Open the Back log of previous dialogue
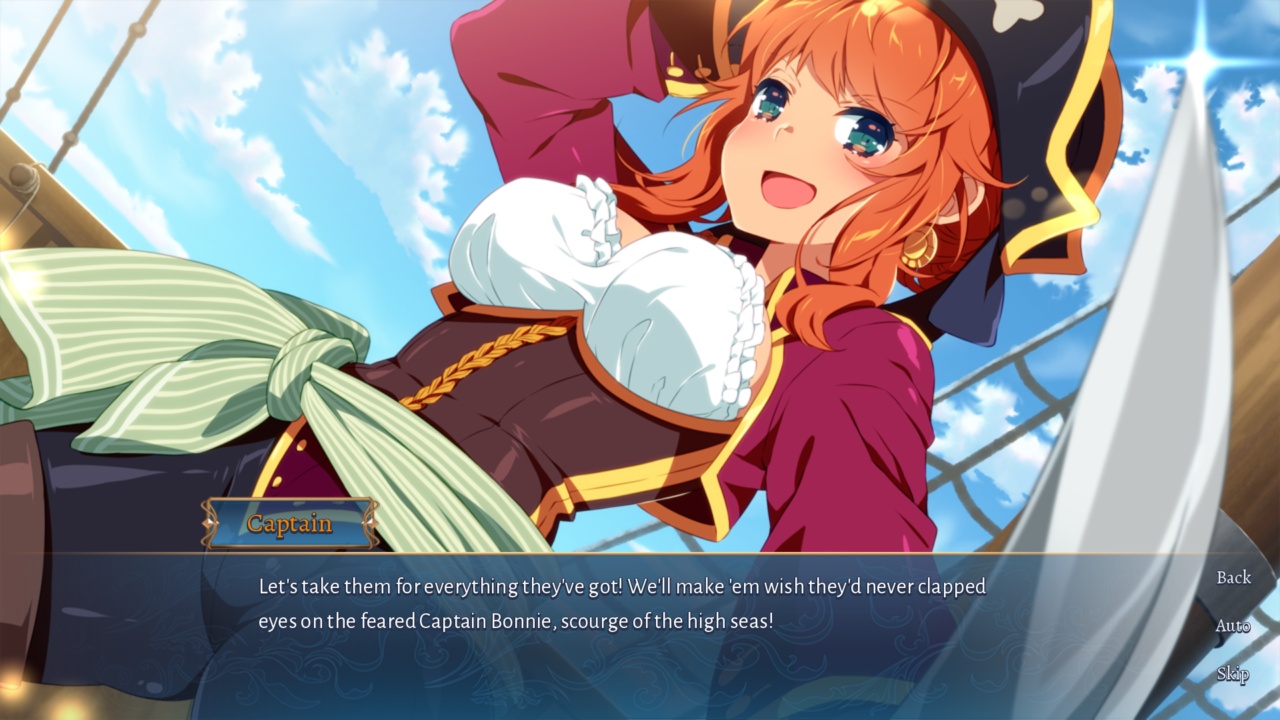The width and height of the screenshot is (1280, 720). [x=1233, y=577]
